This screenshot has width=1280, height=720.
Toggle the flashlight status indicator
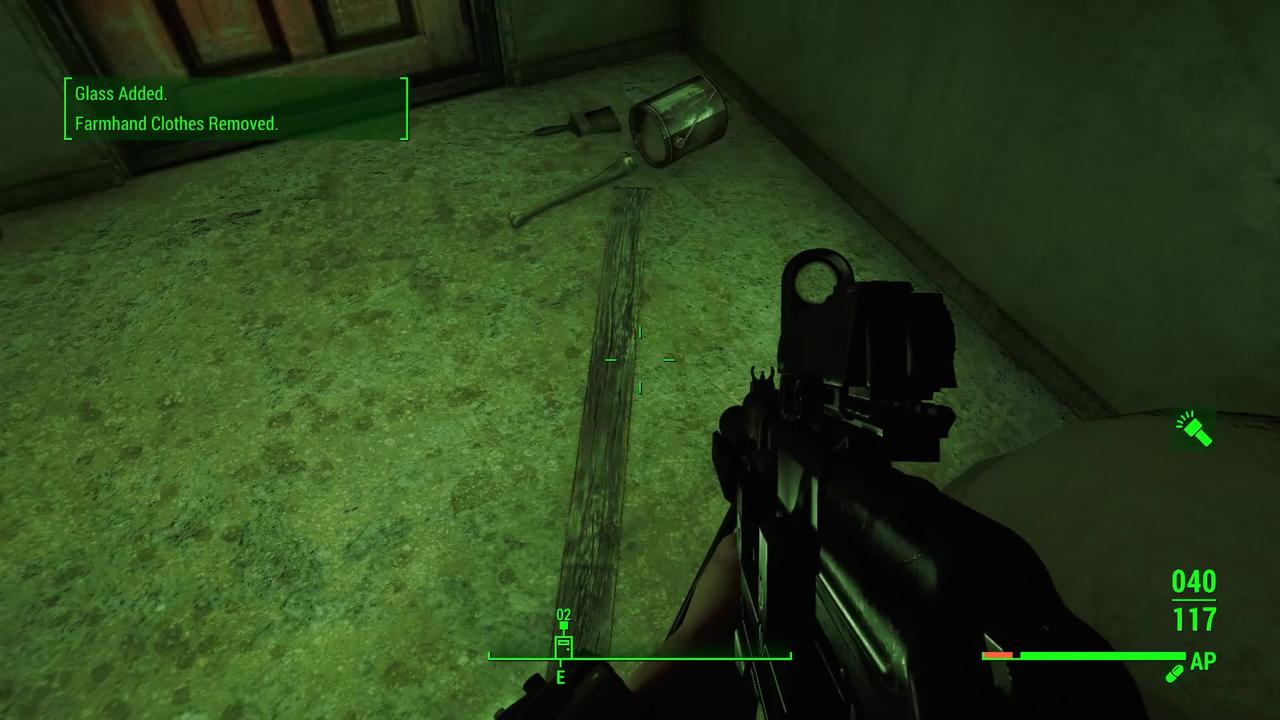pyautogui.click(x=1196, y=430)
